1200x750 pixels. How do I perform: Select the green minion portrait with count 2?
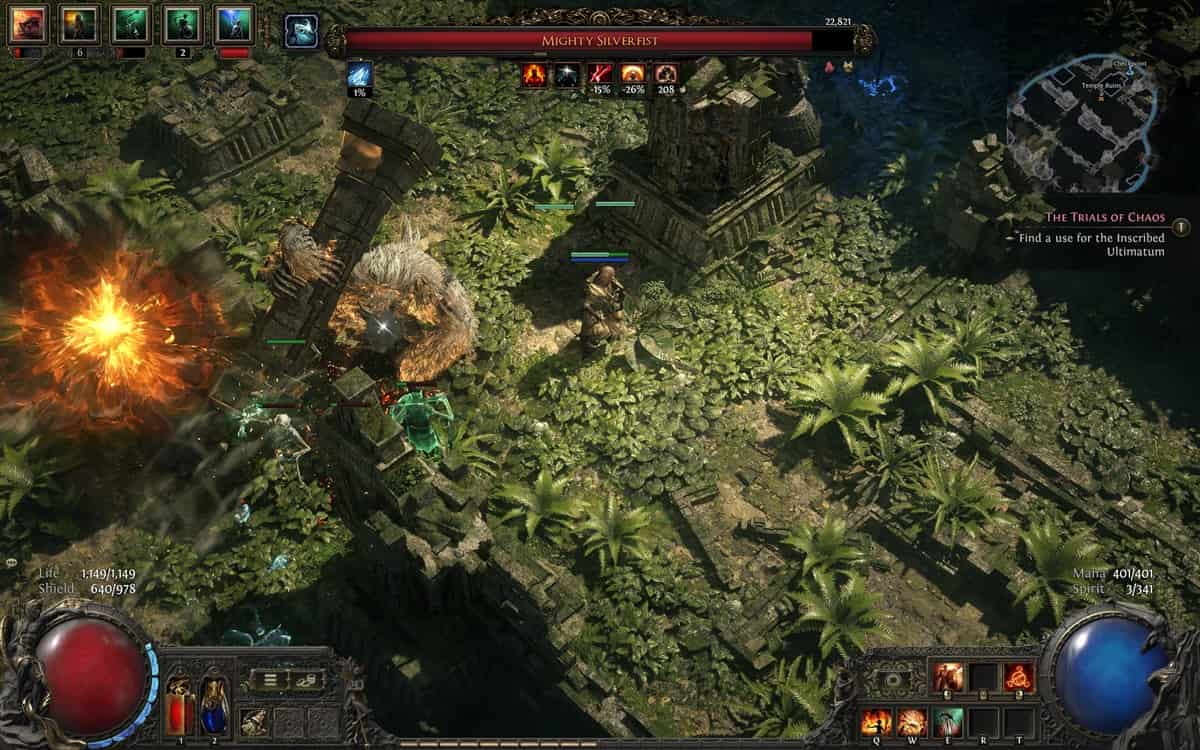[183, 25]
